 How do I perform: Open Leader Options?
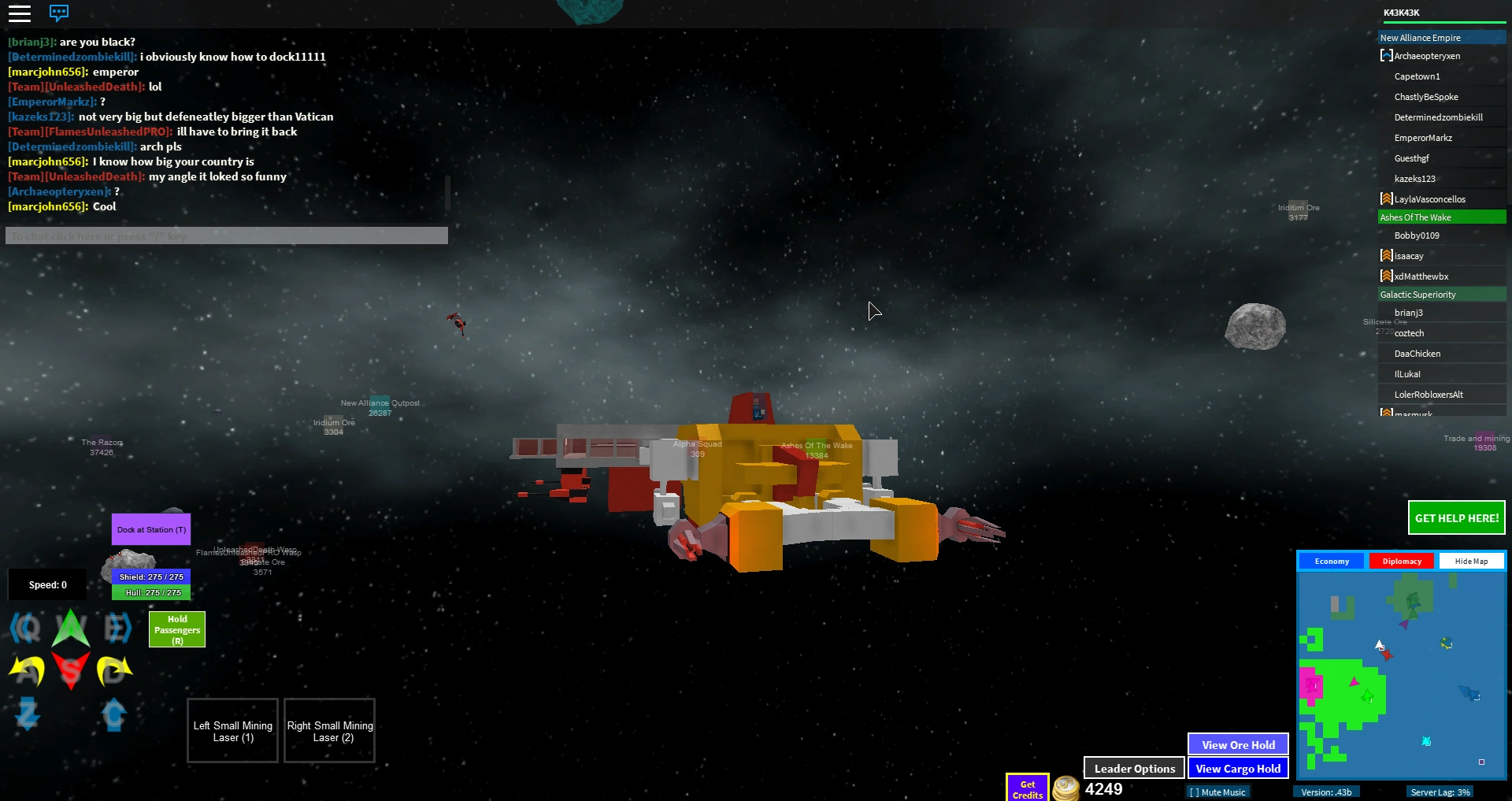pyautogui.click(x=1133, y=768)
